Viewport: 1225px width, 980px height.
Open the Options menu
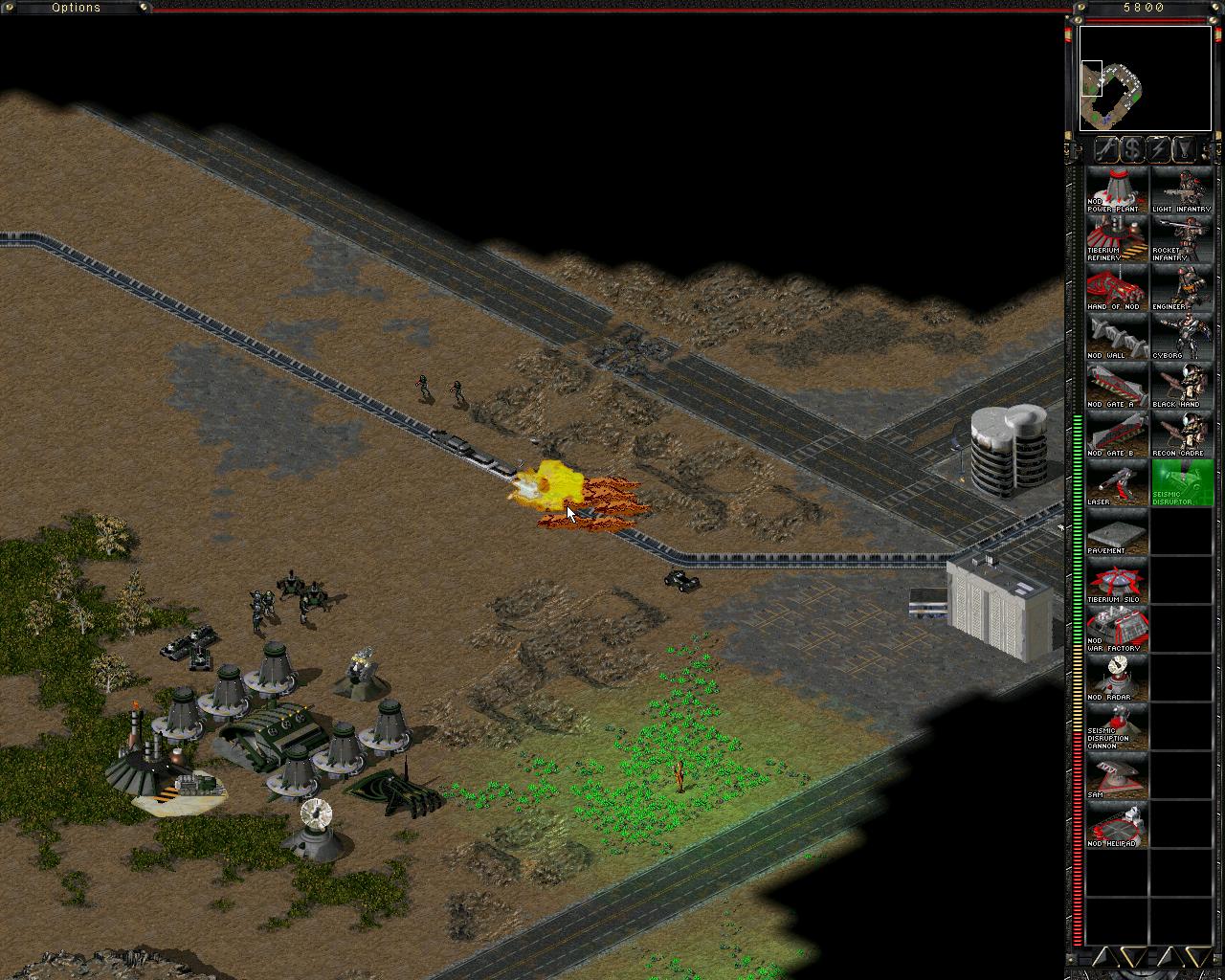click(75, 7)
